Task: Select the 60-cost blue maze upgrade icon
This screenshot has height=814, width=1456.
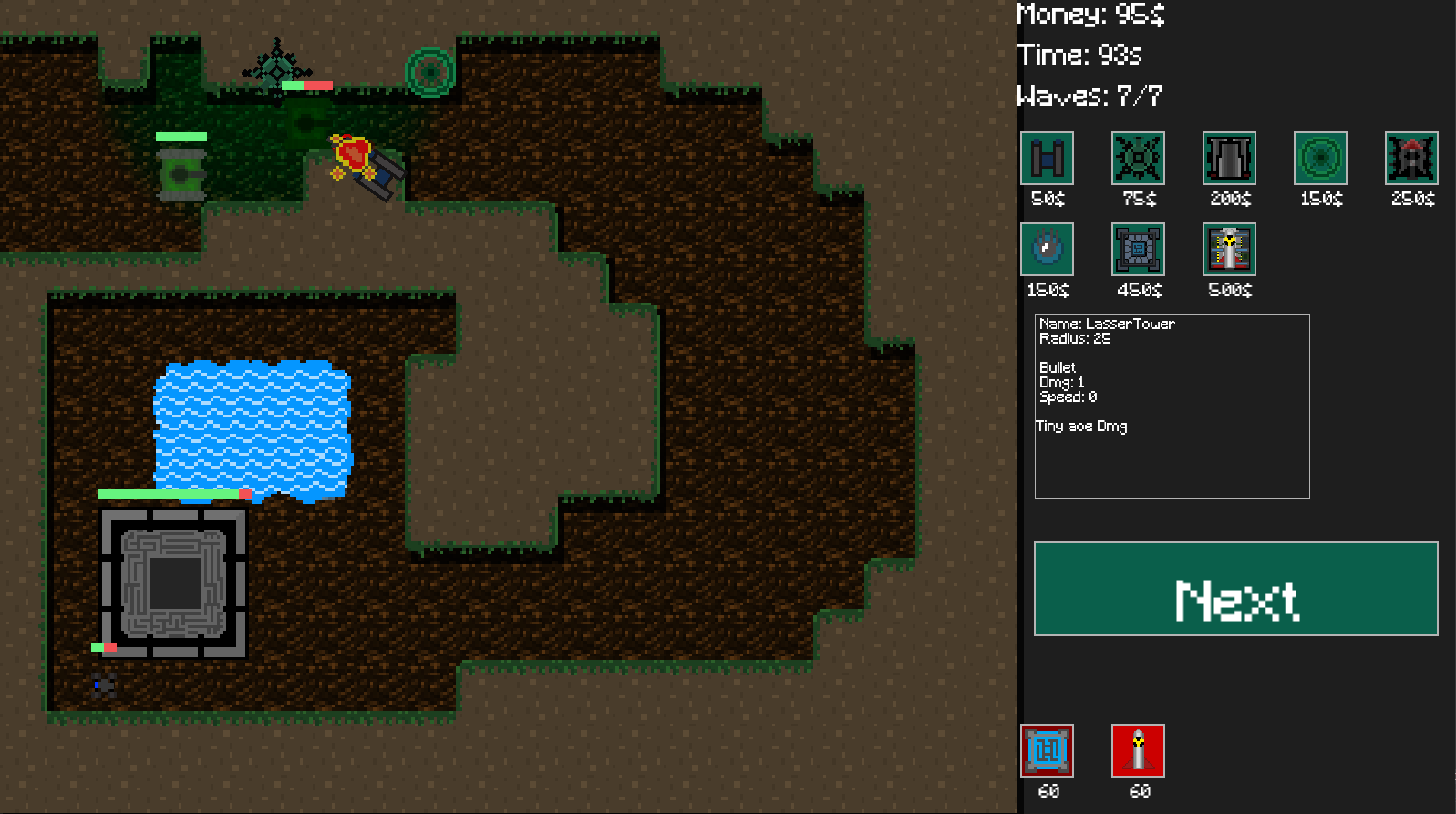Action: (x=1047, y=750)
